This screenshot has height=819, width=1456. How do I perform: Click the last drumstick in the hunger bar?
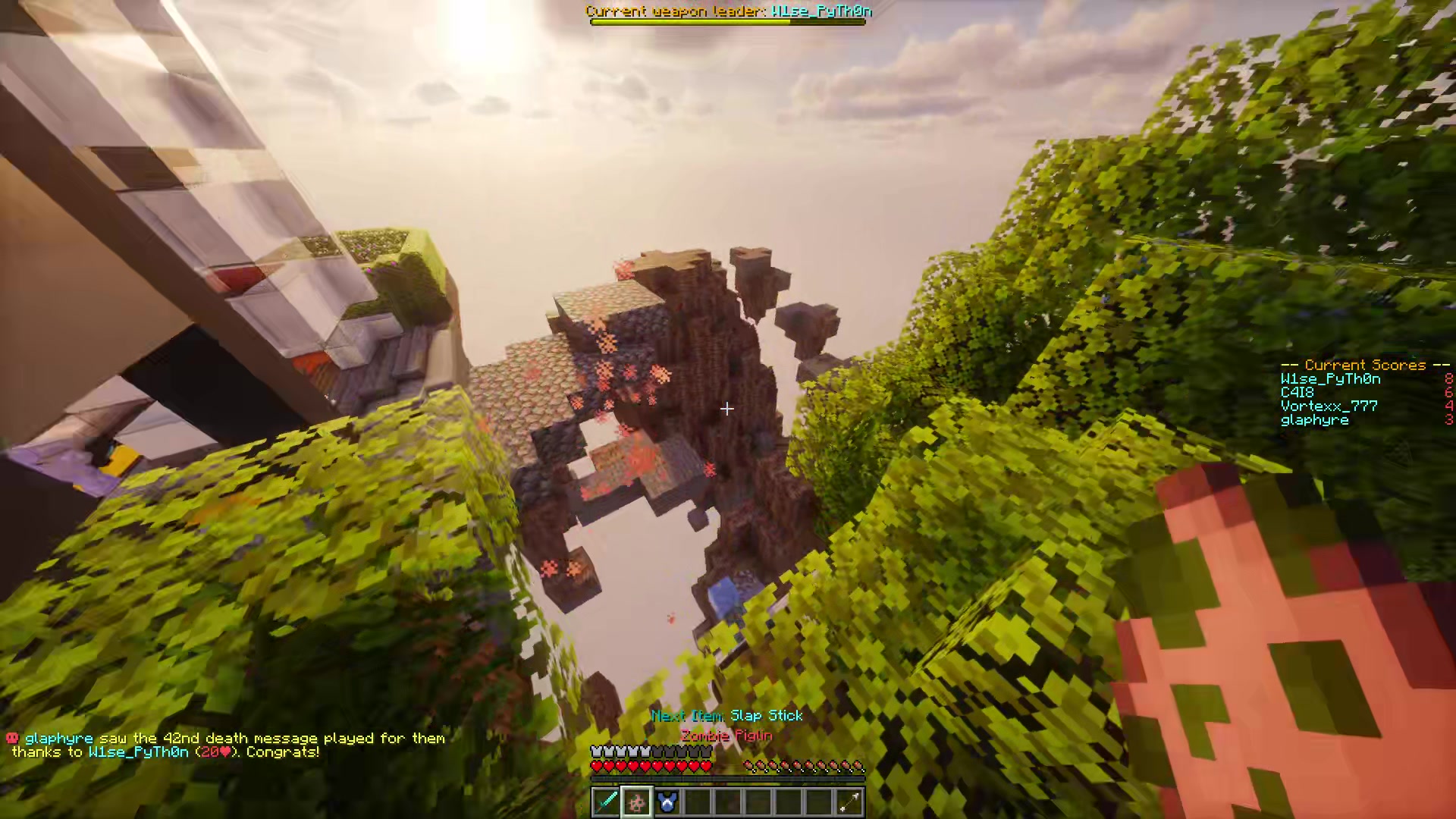coord(859,766)
